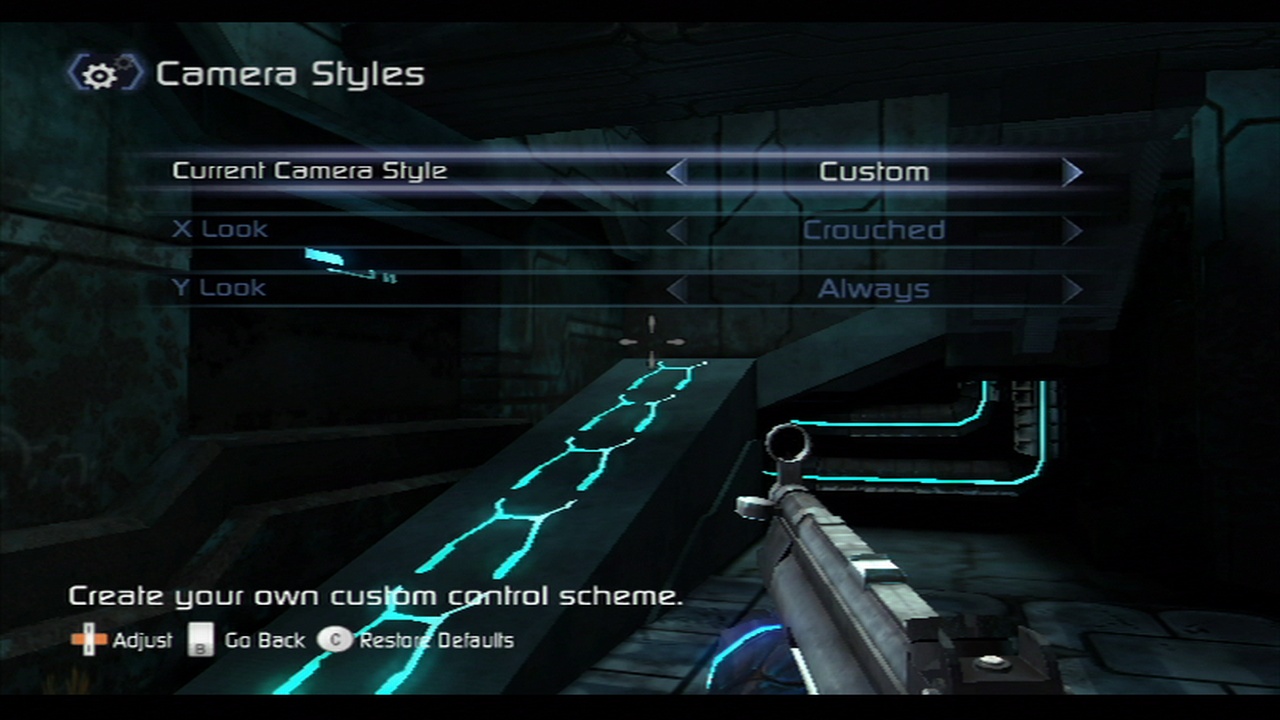Click right arrow next to Crouched value
Screen dimensions: 1280x720
(1072, 231)
